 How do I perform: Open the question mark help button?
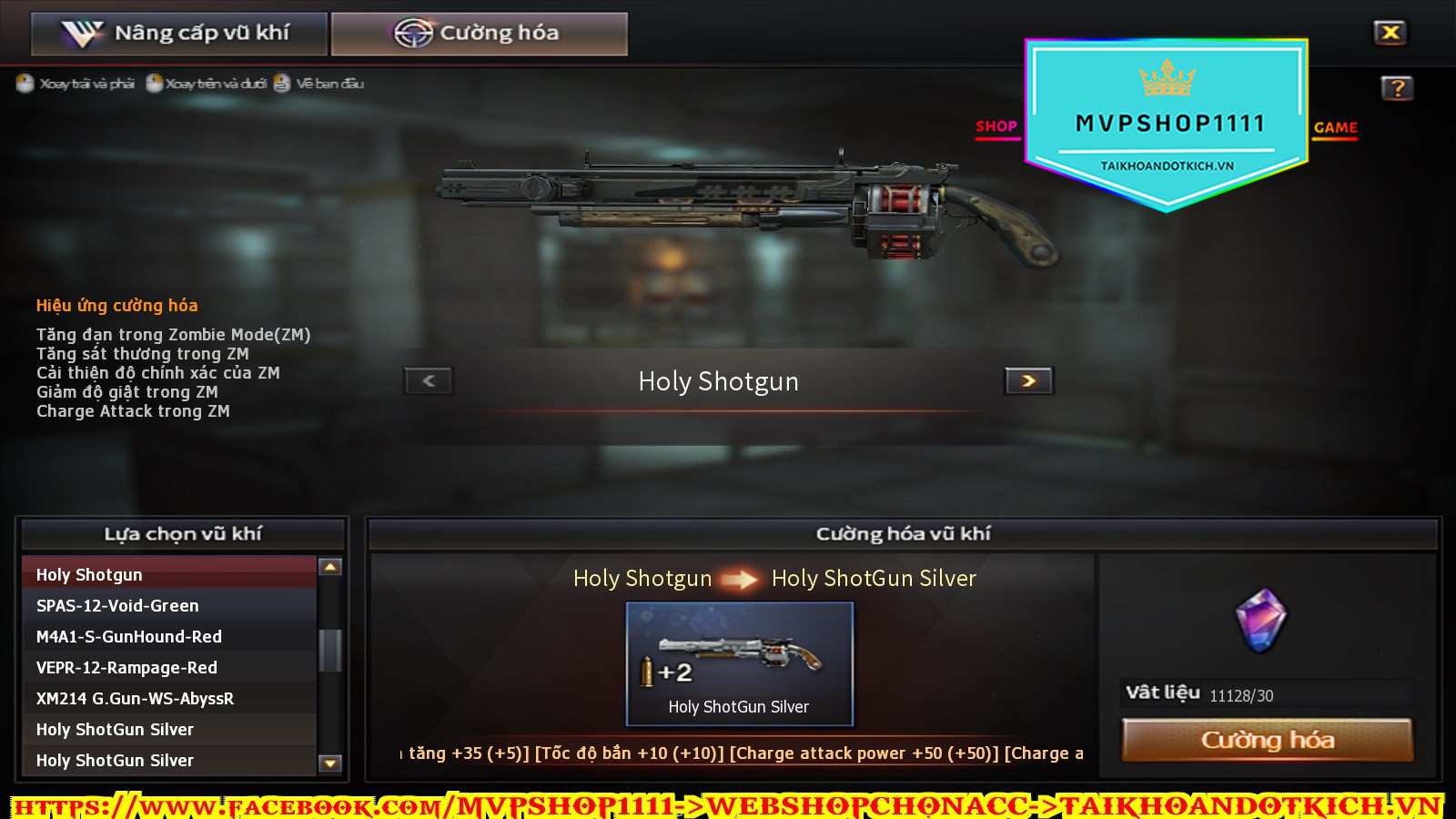(1397, 88)
